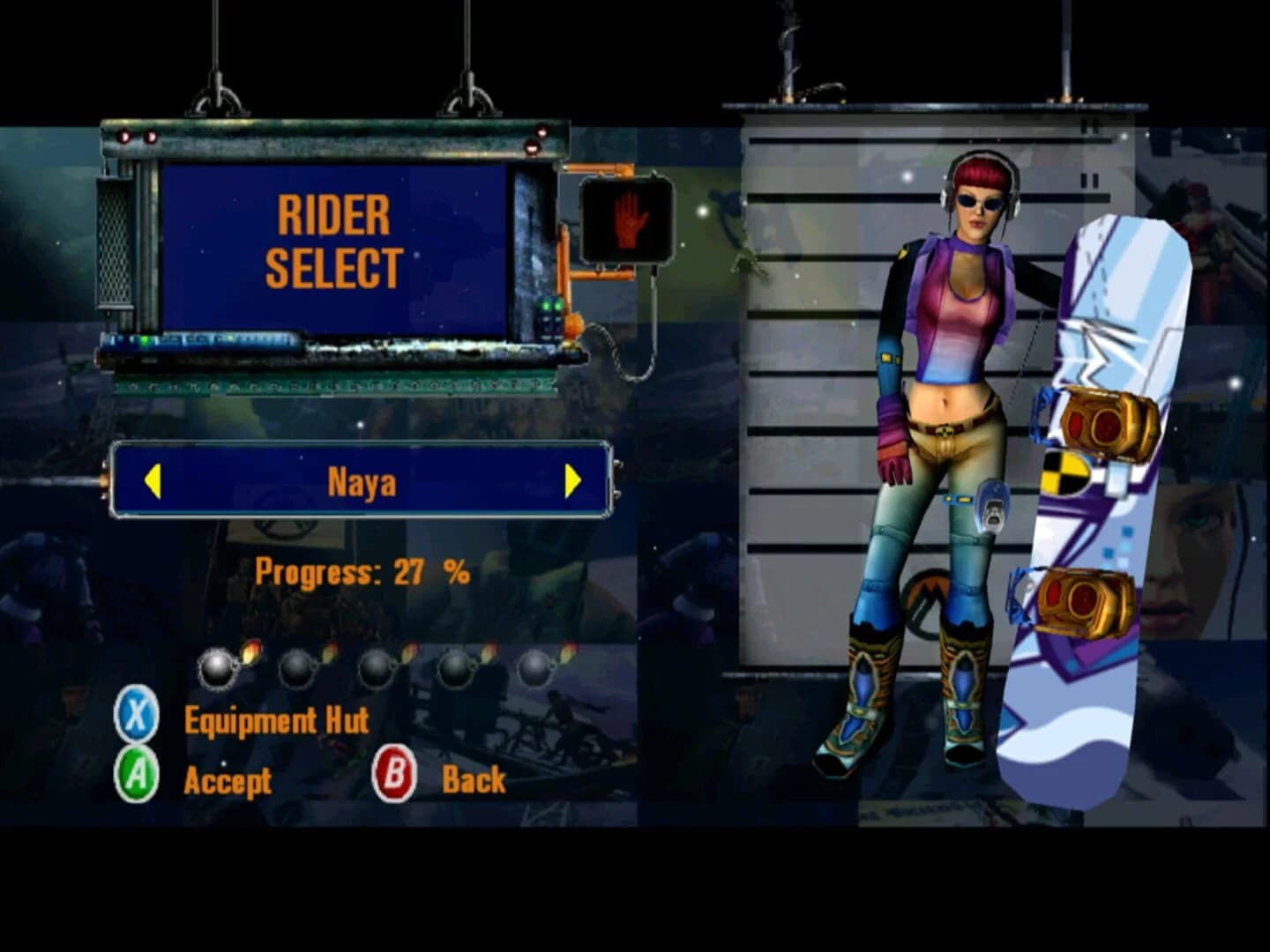The height and width of the screenshot is (952, 1270).
Task: Click the Naya rider name selector bar
Action: tap(360, 481)
